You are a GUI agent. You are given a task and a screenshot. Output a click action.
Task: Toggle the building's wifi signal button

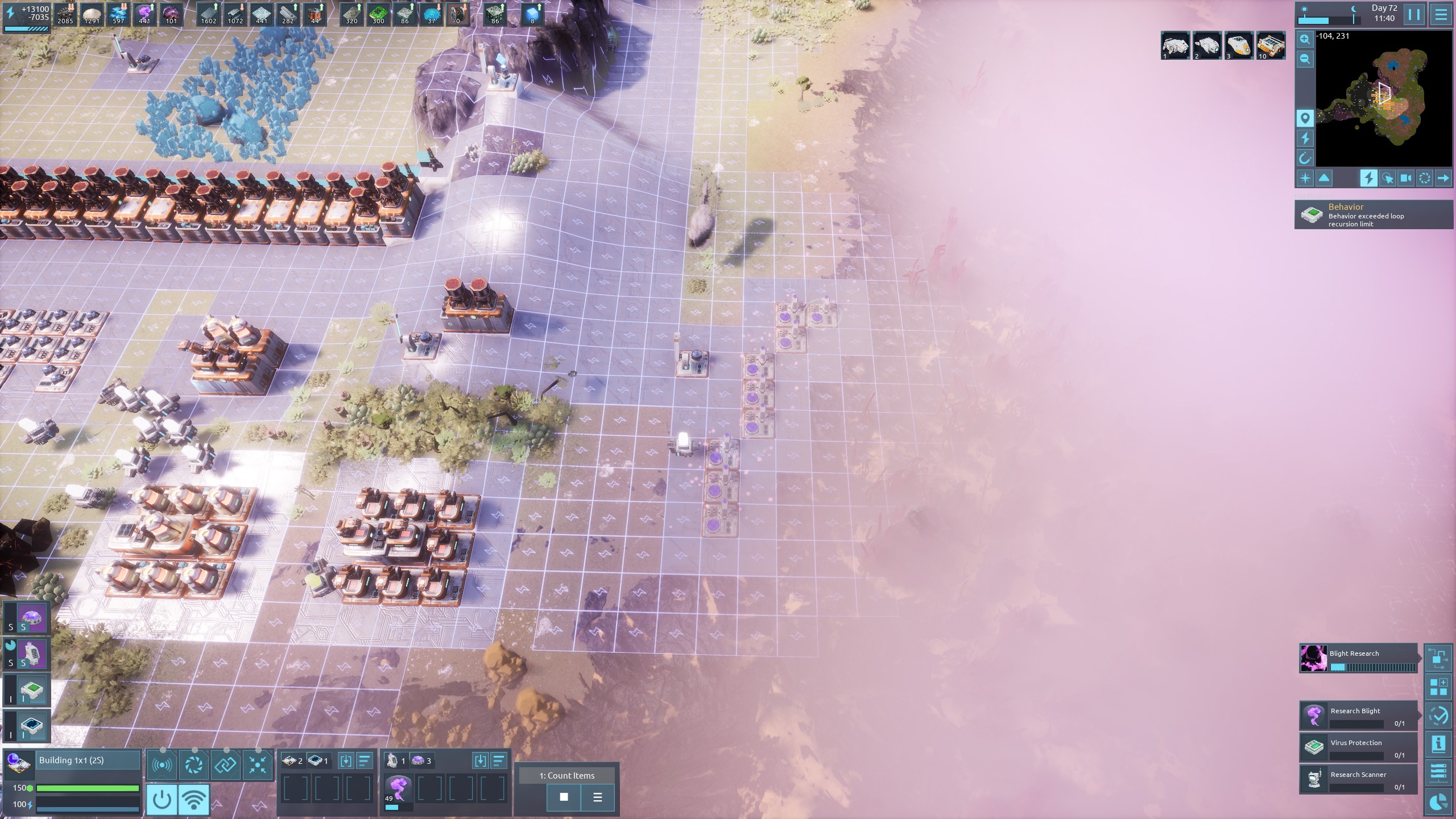coord(194,799)
